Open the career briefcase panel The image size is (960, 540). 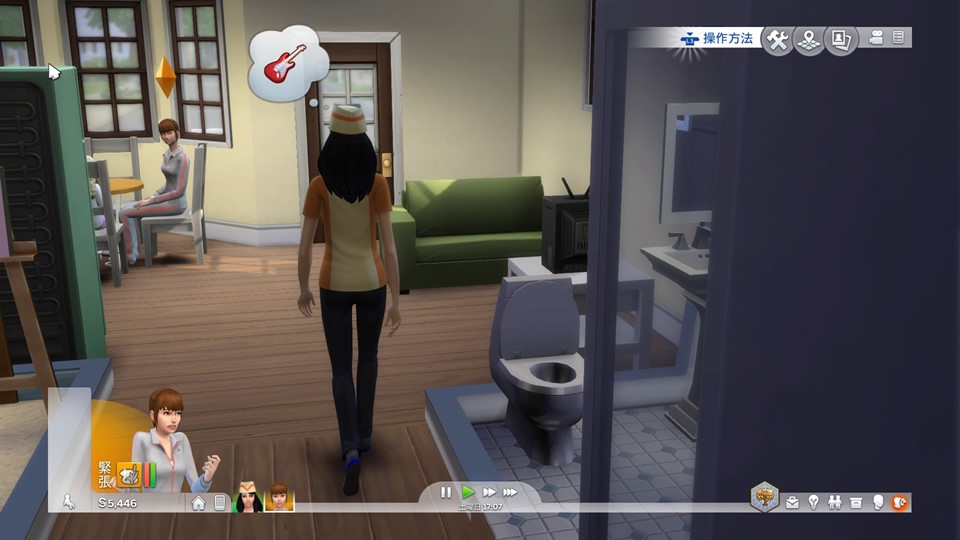coord(792,502)
